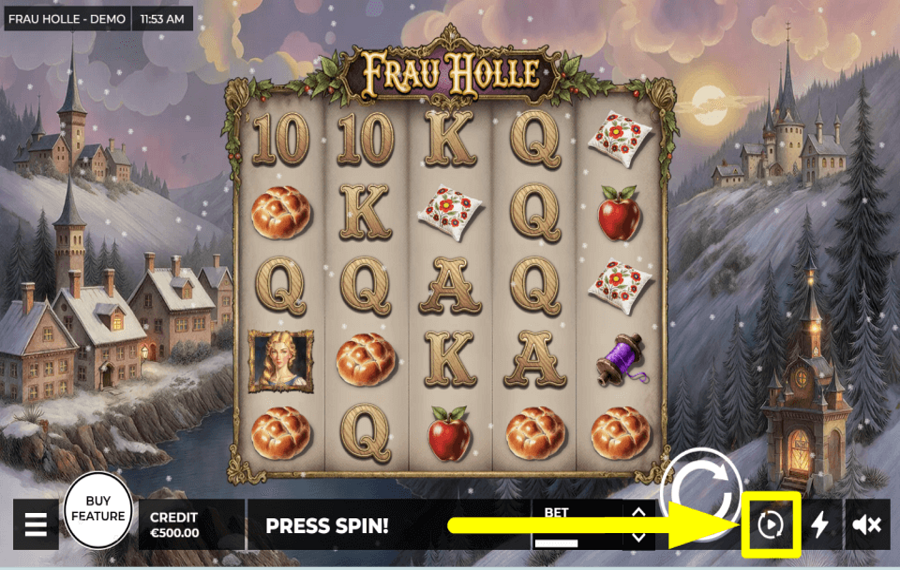Toggle lightning bolt turbo spin mode
This screenshot has width=900, height=570.
[x=820, y=525]
